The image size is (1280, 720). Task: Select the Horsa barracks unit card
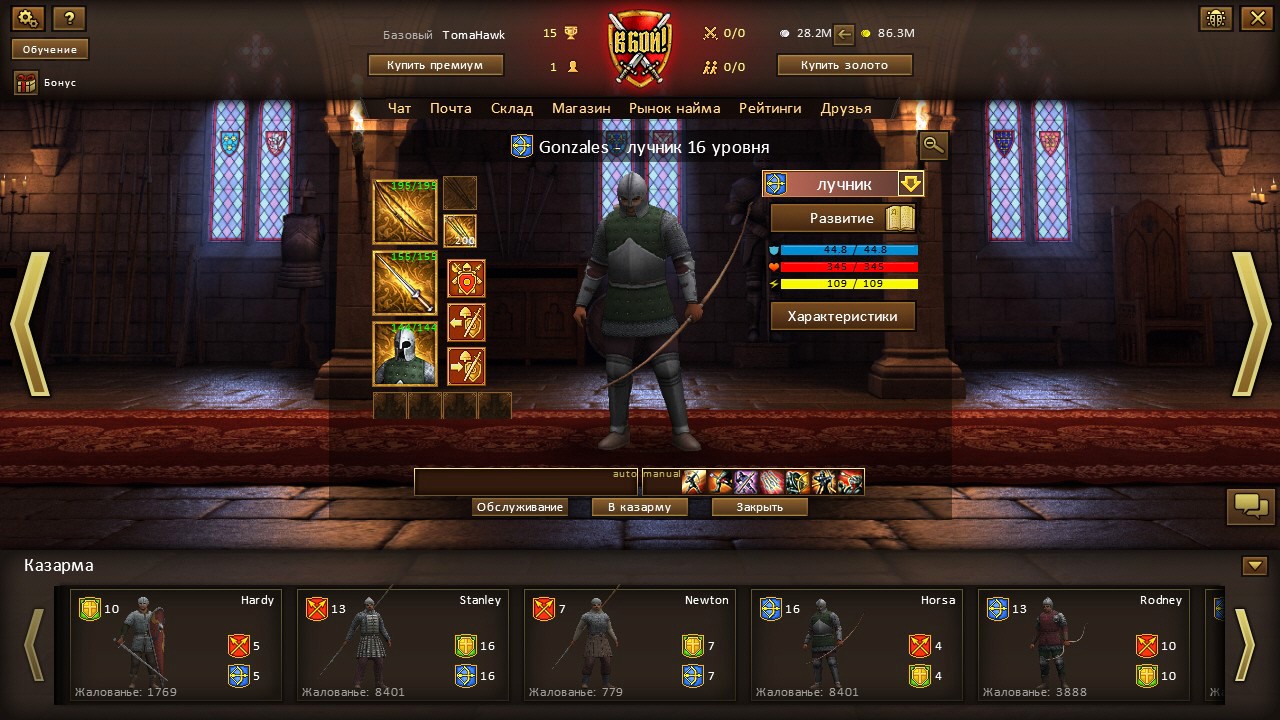coord(856,645)
